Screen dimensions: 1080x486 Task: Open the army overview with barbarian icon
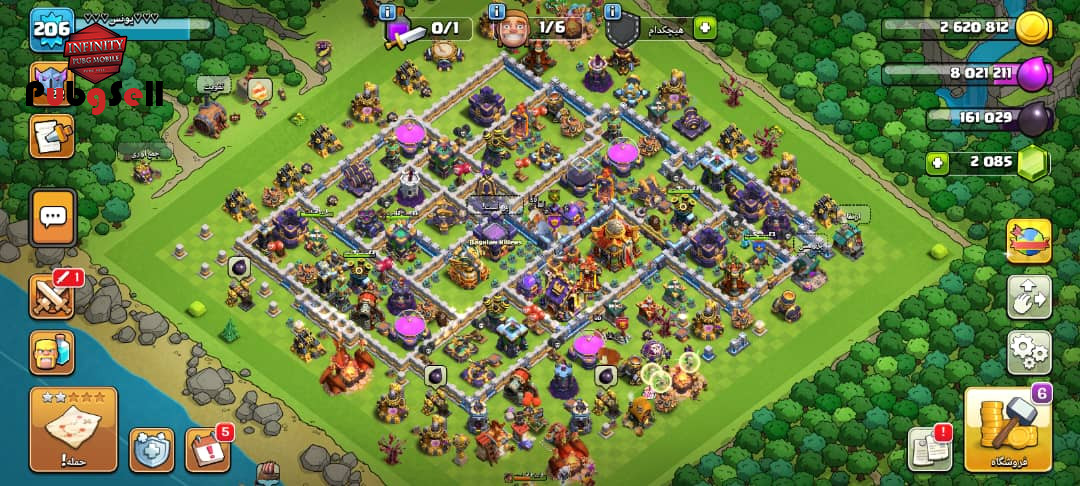pyautogui.click(x=52, y=352)
